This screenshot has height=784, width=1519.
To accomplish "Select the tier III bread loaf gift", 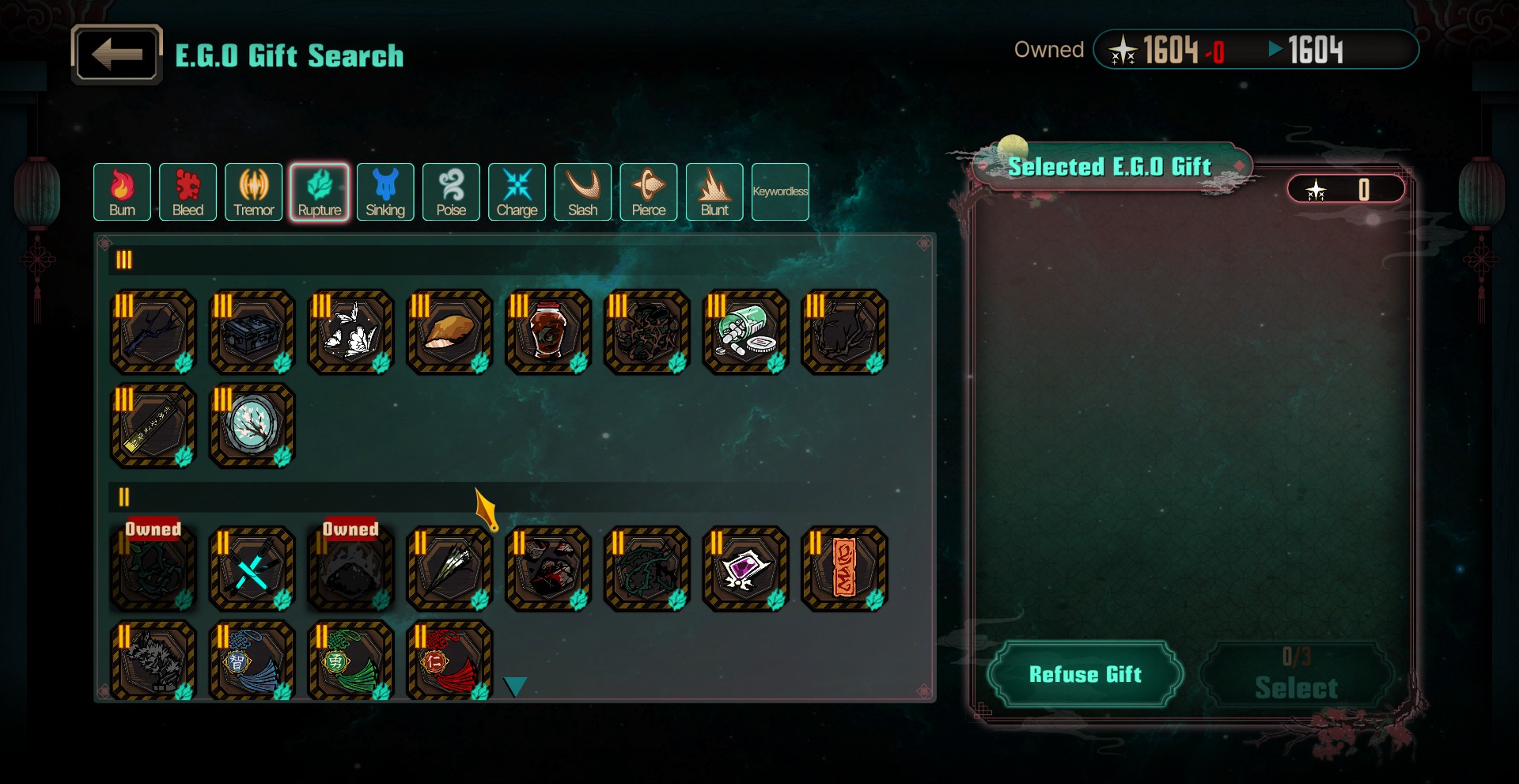I will point(449,331).
